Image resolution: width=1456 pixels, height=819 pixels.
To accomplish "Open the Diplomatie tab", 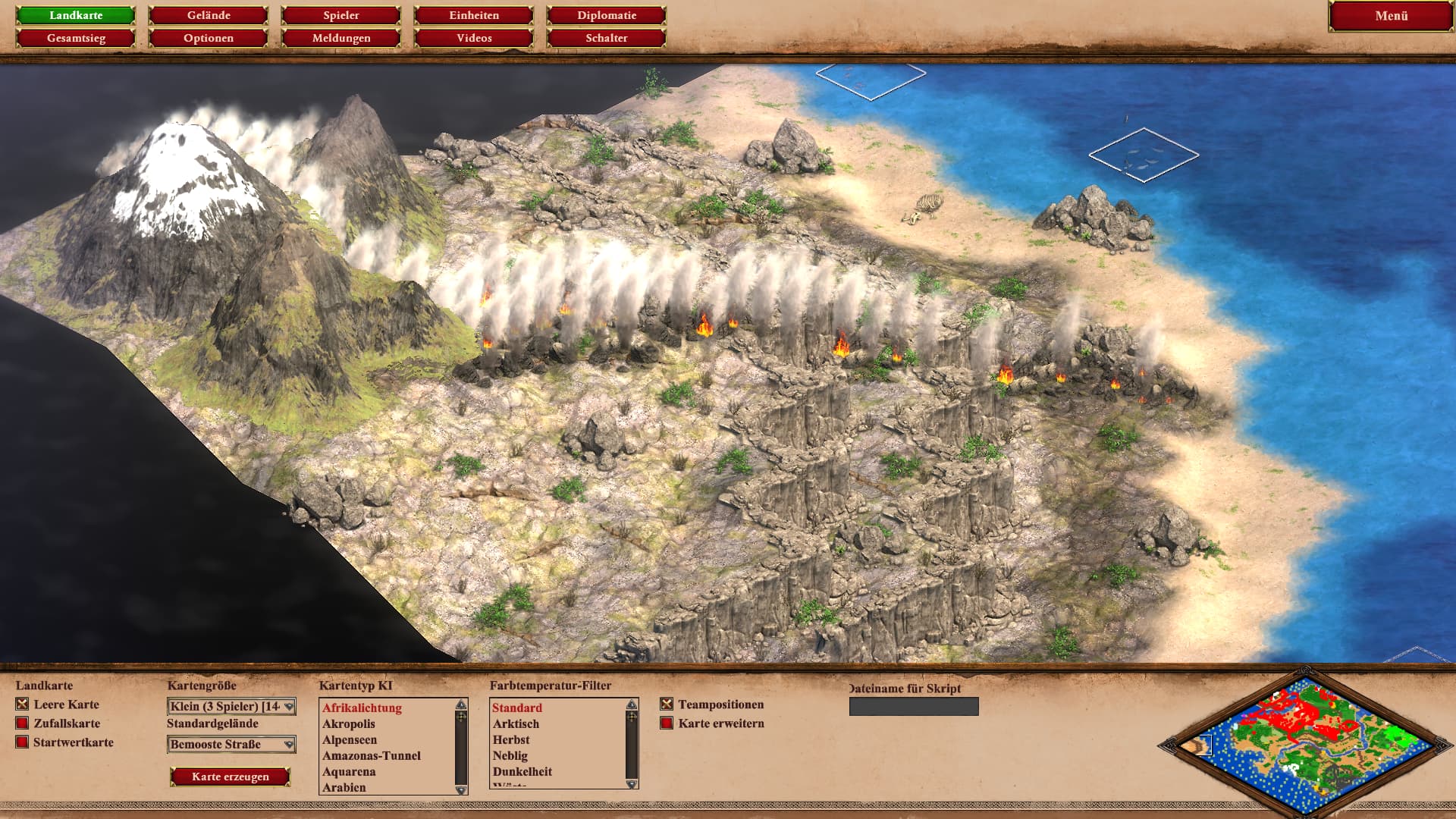I will pos(607,15).
